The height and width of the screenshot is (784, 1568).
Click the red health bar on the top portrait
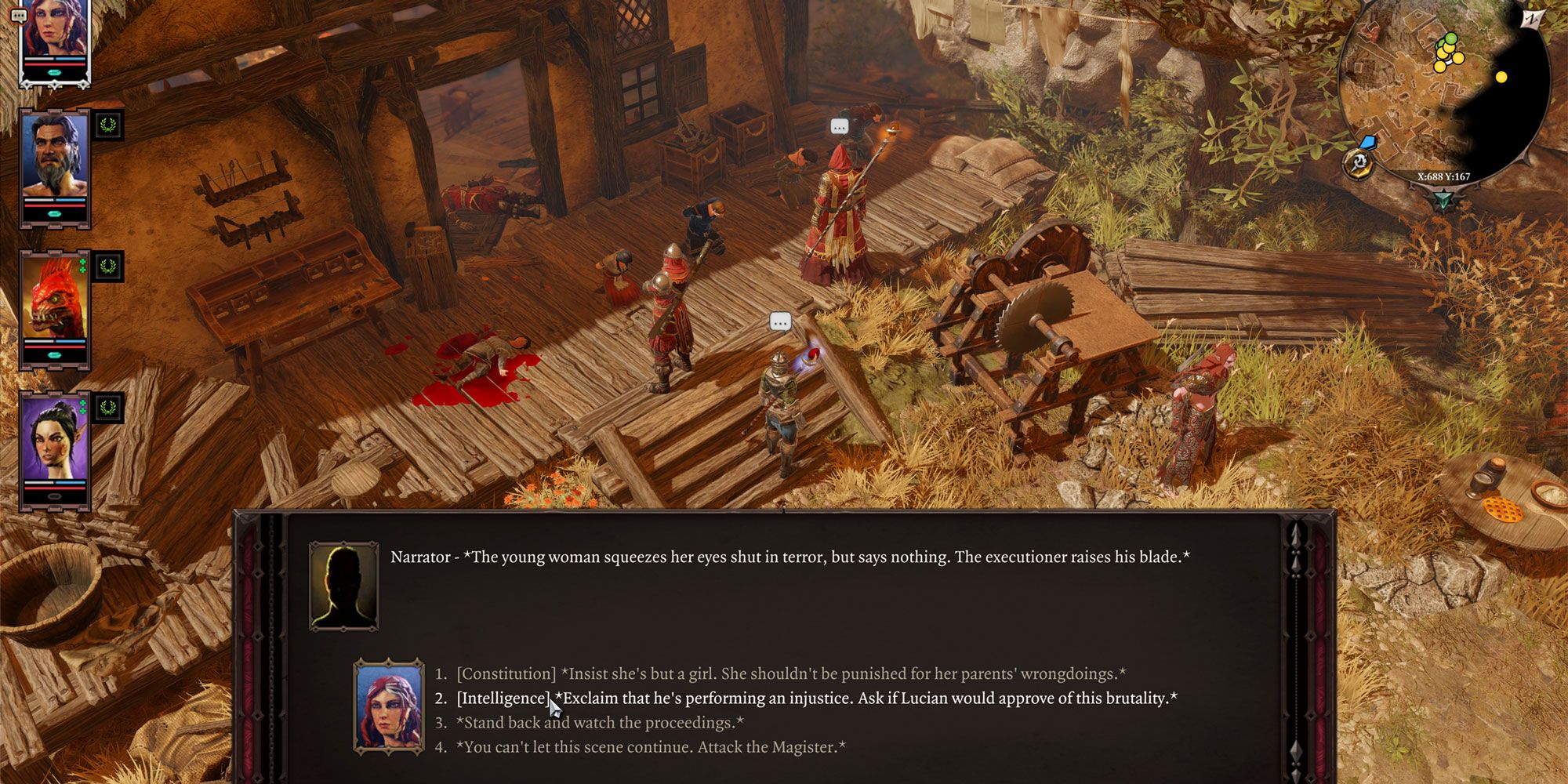coord(55,65)
